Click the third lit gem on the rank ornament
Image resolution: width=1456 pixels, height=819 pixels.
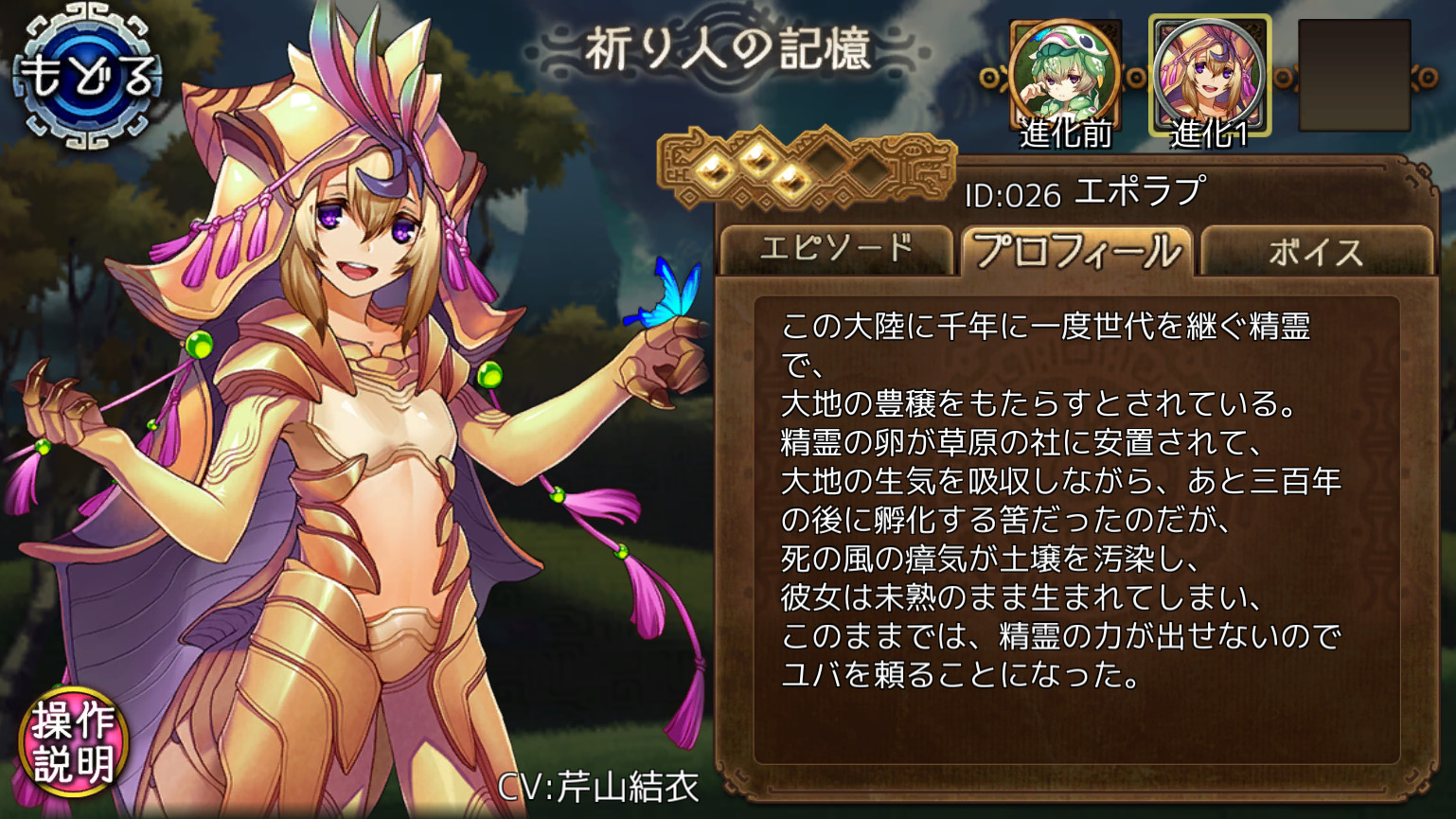(x=790, y=180)
